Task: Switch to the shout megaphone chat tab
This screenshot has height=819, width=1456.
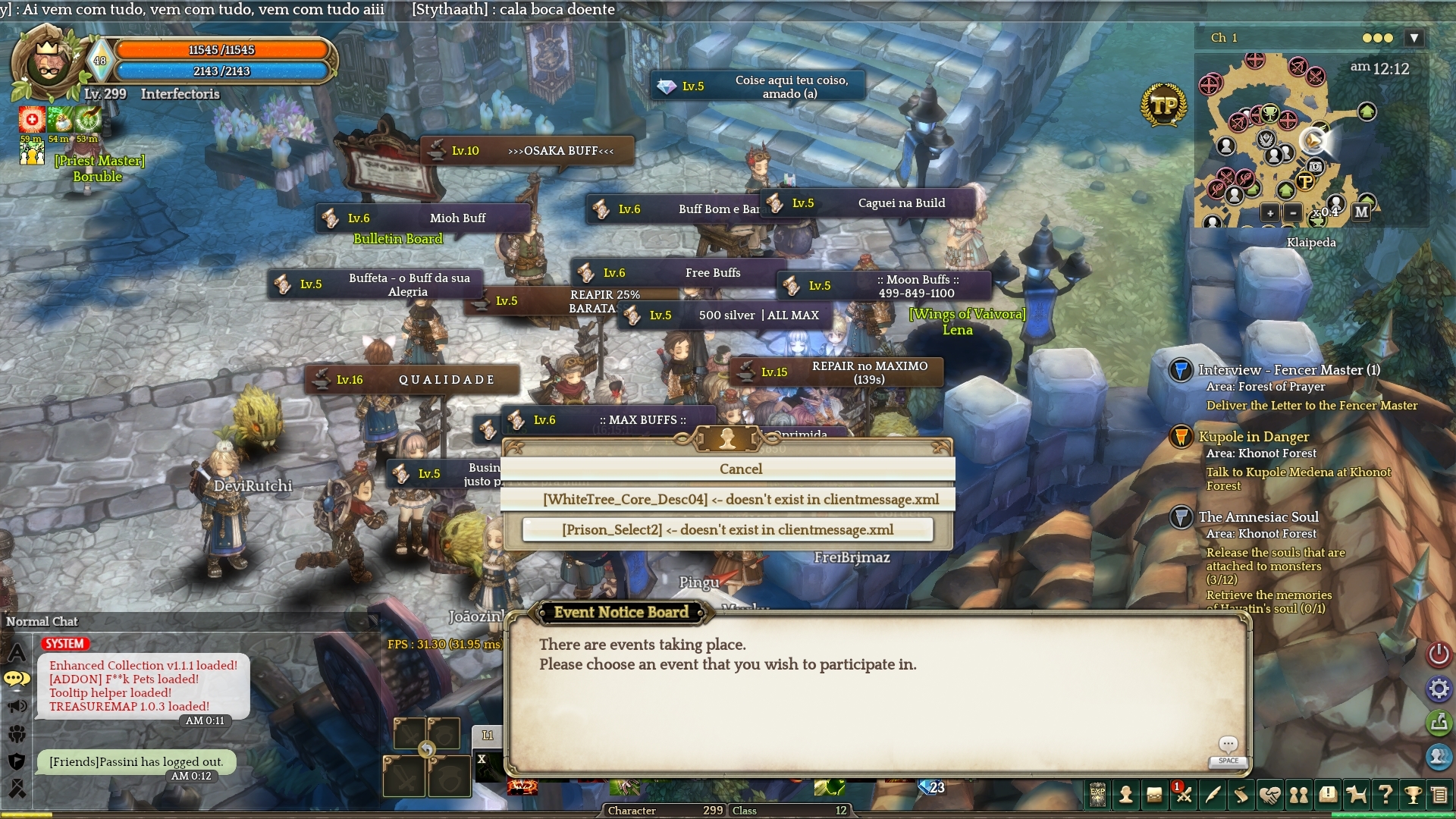Action: 17,707
